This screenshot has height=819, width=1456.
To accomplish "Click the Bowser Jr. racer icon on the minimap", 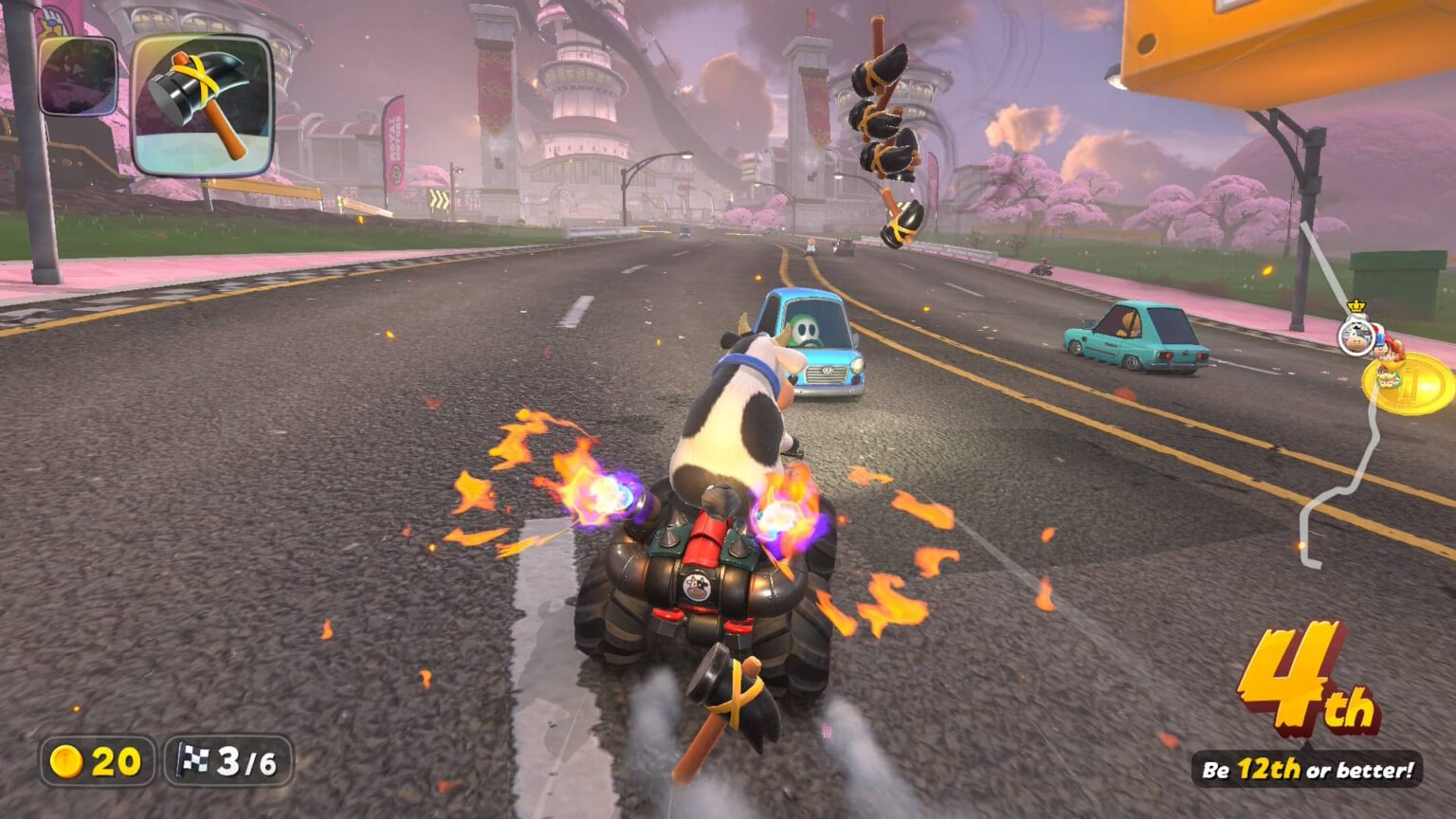I will (x=1388, y=377).
